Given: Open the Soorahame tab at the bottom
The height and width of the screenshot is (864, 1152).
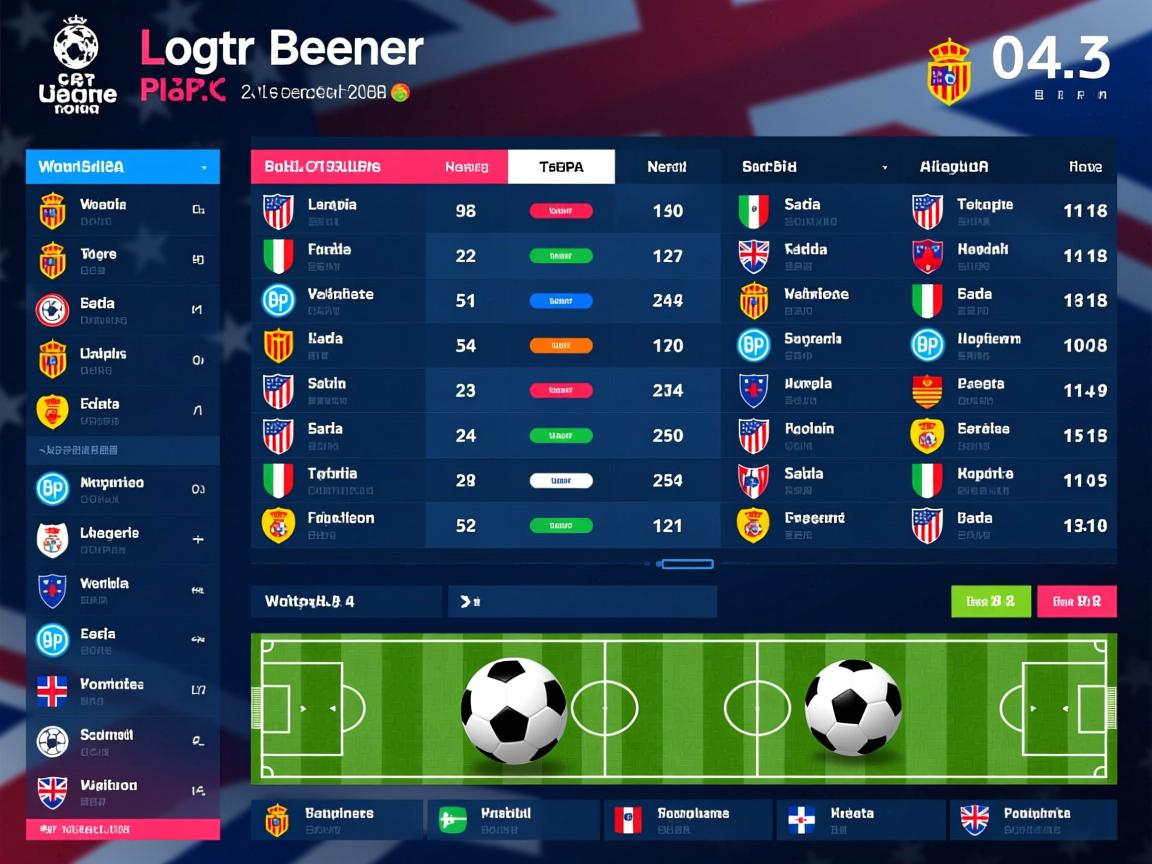Looking at the screenshot, I should 688,820.
